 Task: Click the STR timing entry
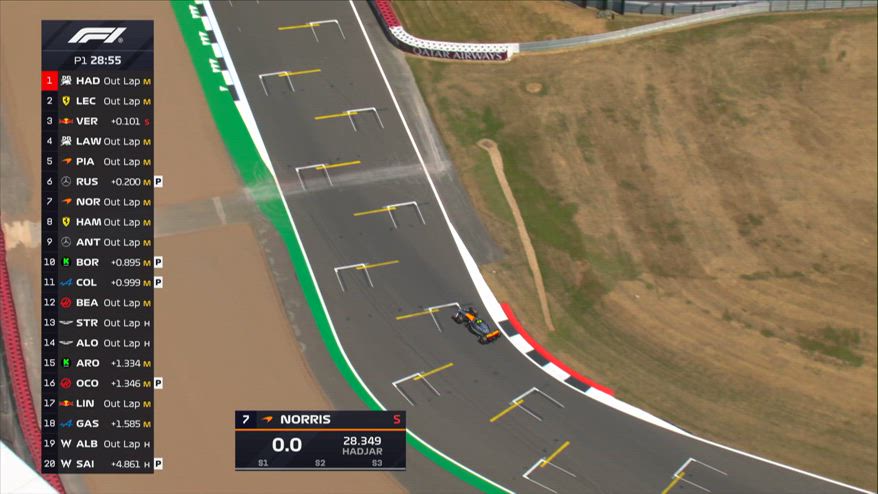point(97,323)
